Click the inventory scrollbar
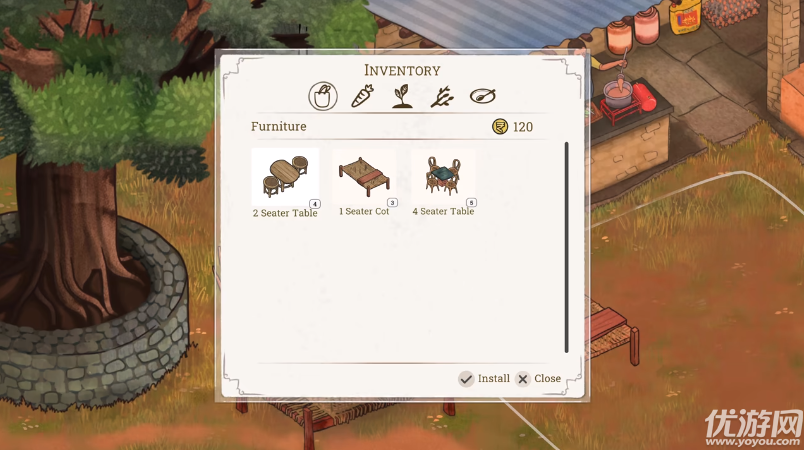Image resolution: width=804 pixels, height=450 pixels. pos(566,247)
